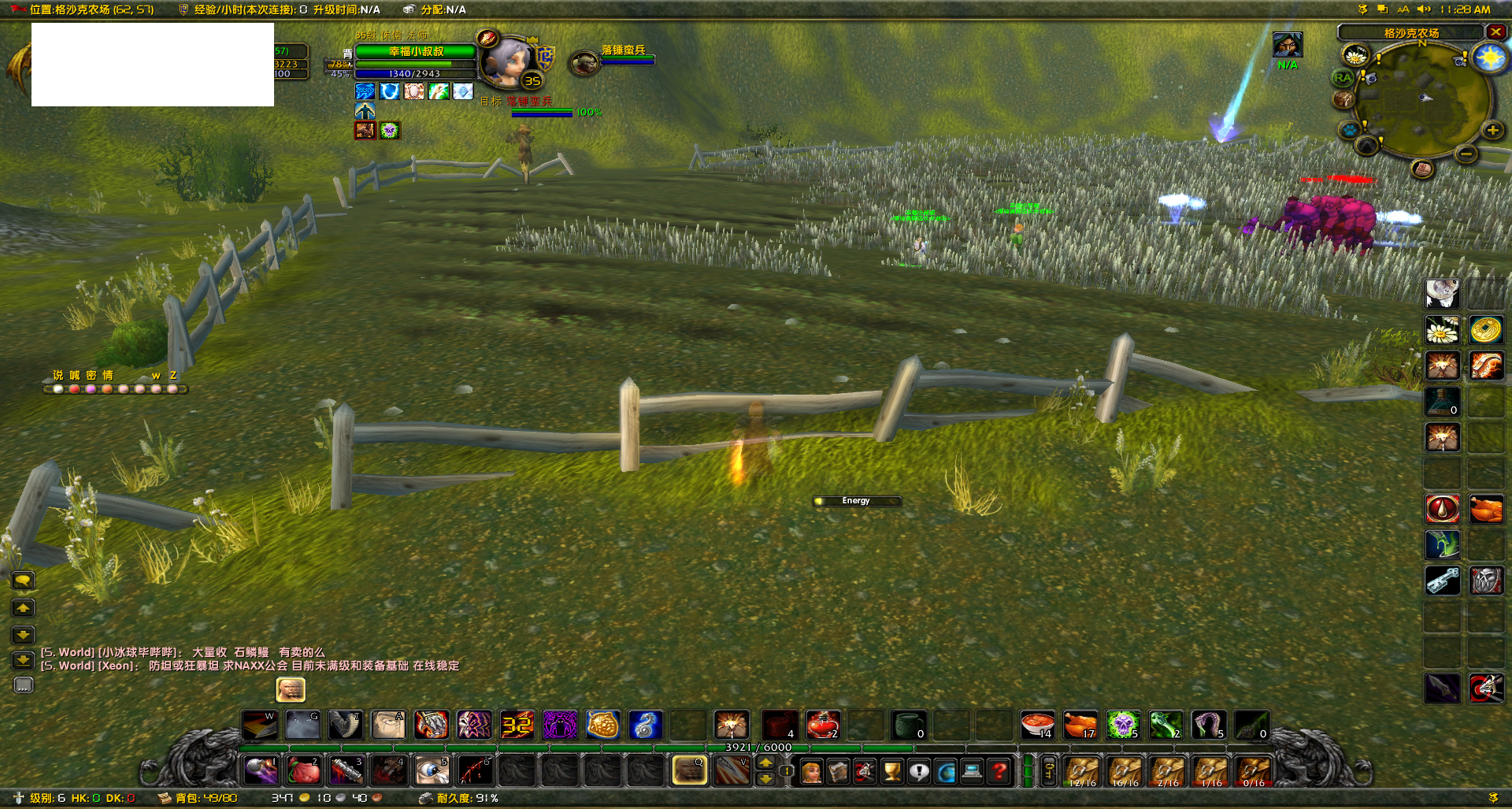Click the minimap zoom-in plus button
The height and width of the screenshot is (809, 1512).
pos(1492,129)
